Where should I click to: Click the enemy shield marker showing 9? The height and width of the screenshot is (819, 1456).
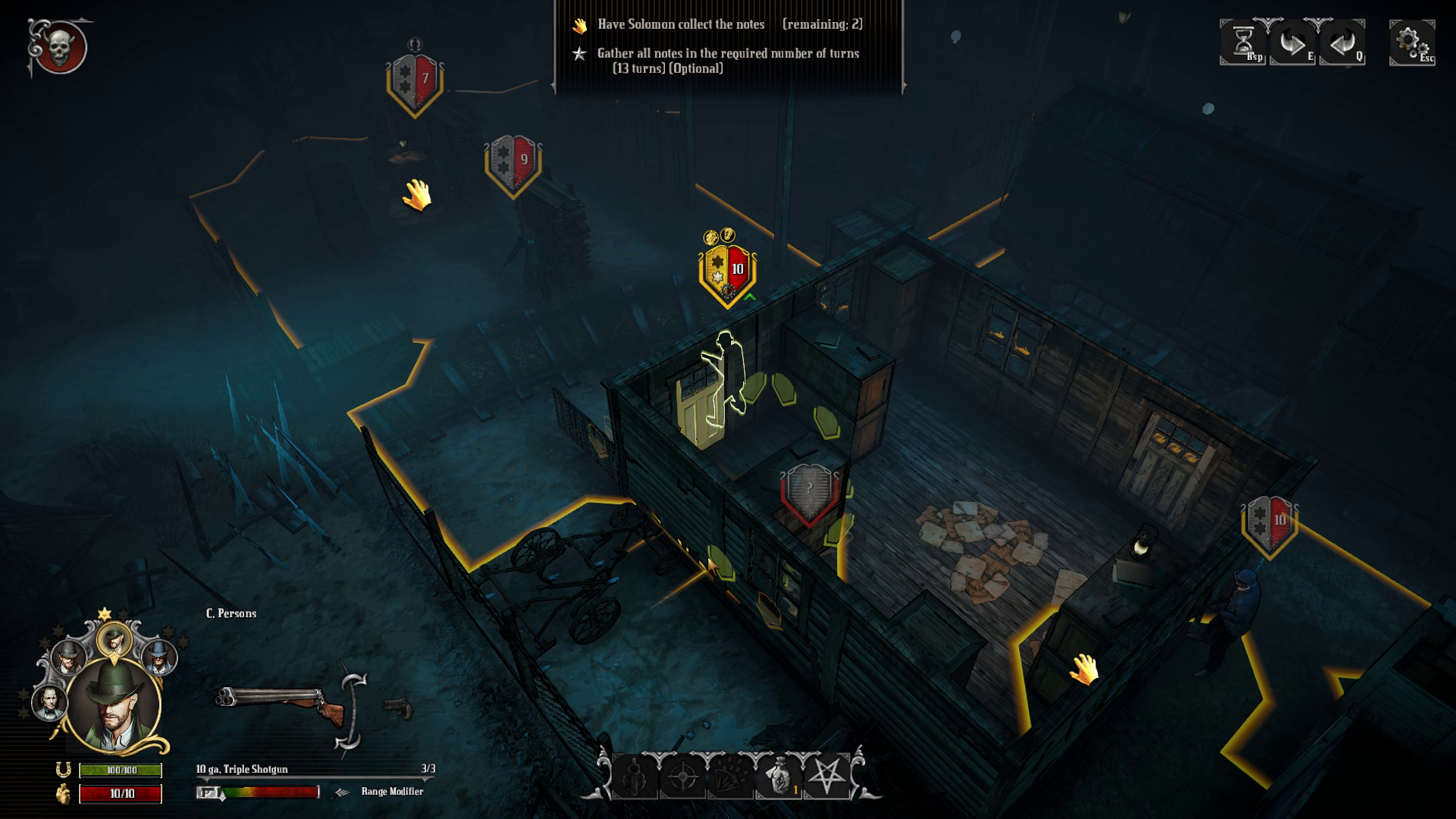(513, 164)
